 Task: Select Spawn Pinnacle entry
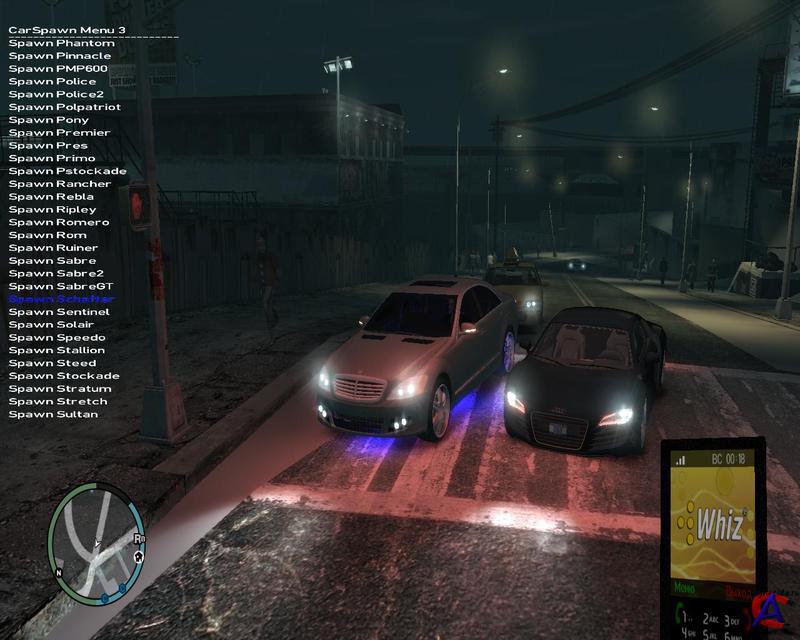tap(60, 56)
